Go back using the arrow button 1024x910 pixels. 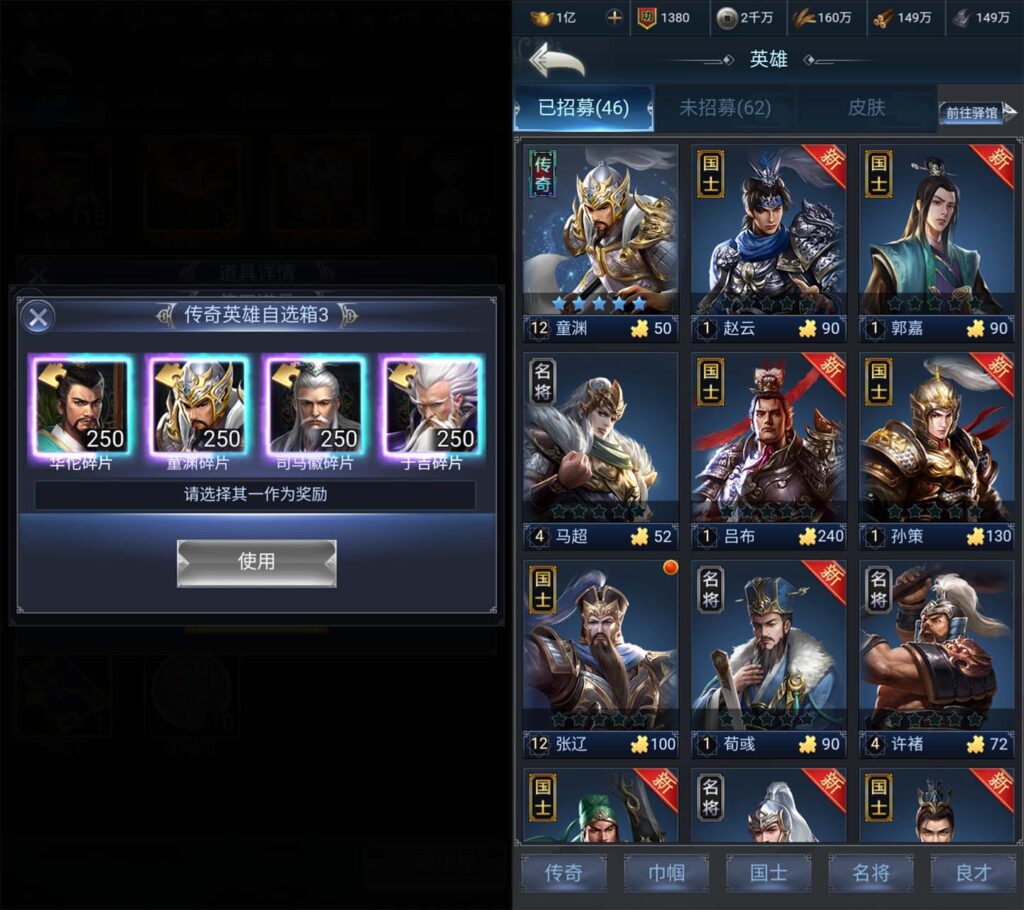click(x=556, y=60)
